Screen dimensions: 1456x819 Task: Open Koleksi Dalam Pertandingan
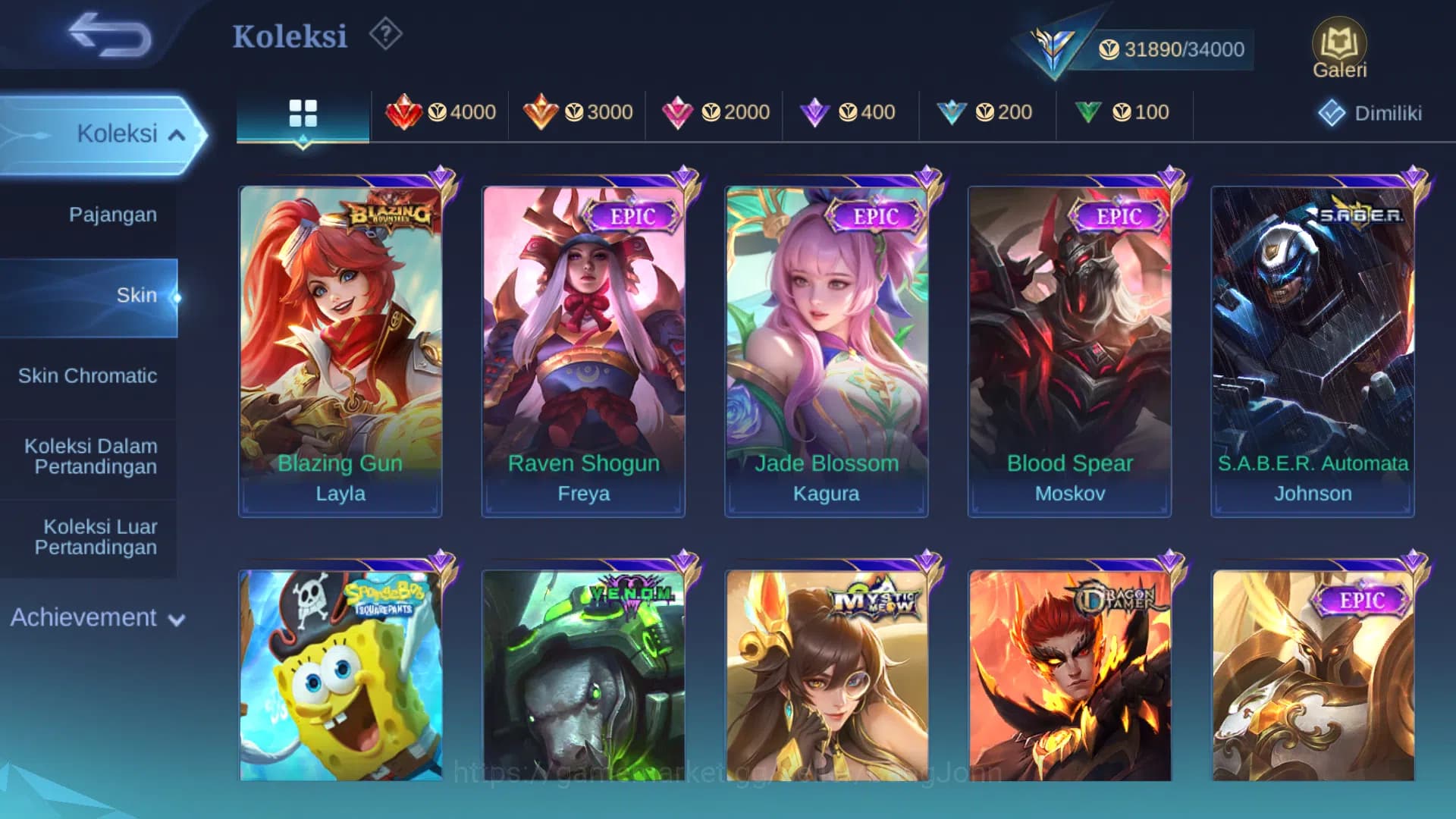(89, 456)
